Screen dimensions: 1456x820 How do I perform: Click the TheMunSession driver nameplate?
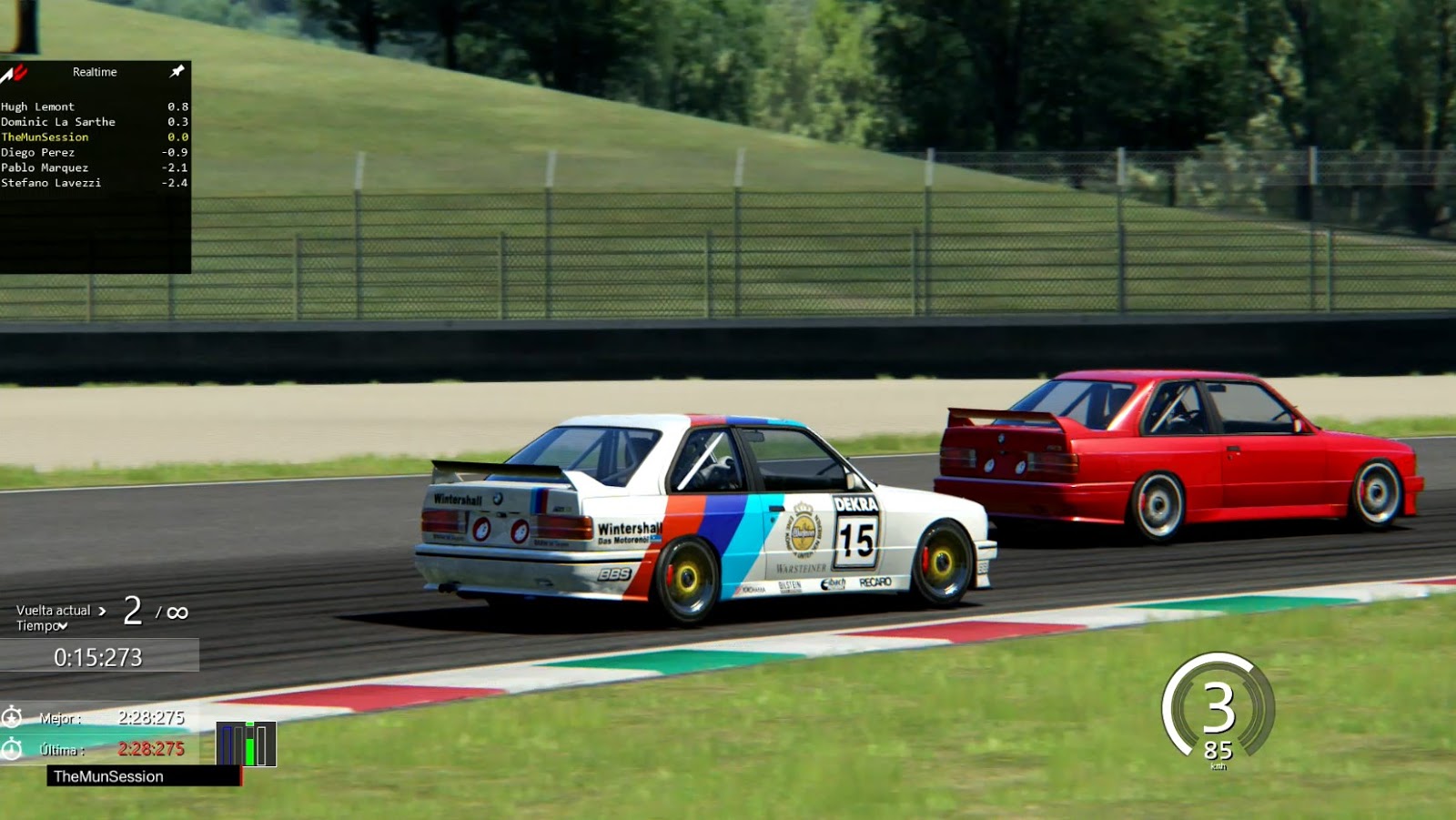109,776
